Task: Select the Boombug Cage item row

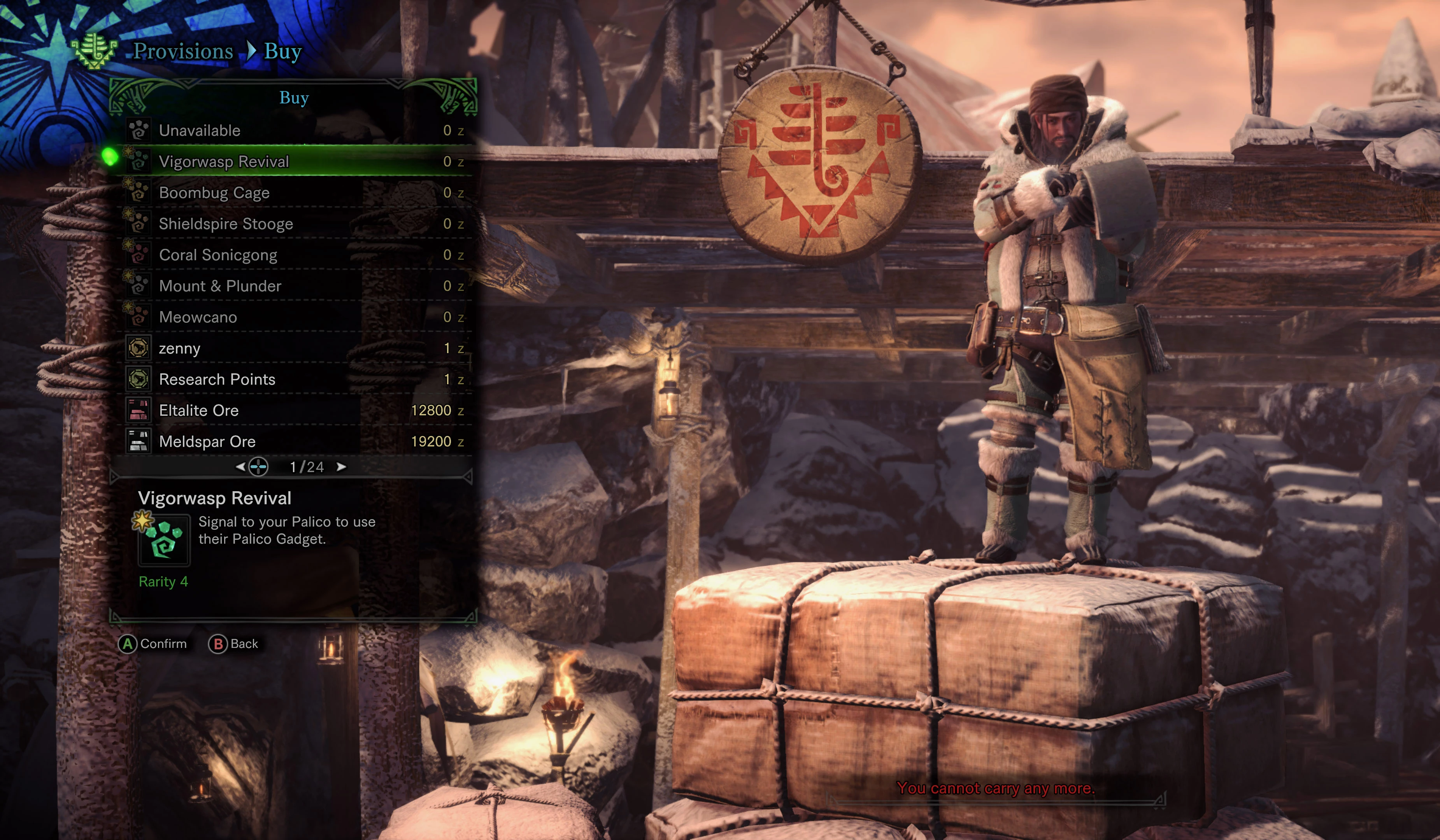Action: 294,193
